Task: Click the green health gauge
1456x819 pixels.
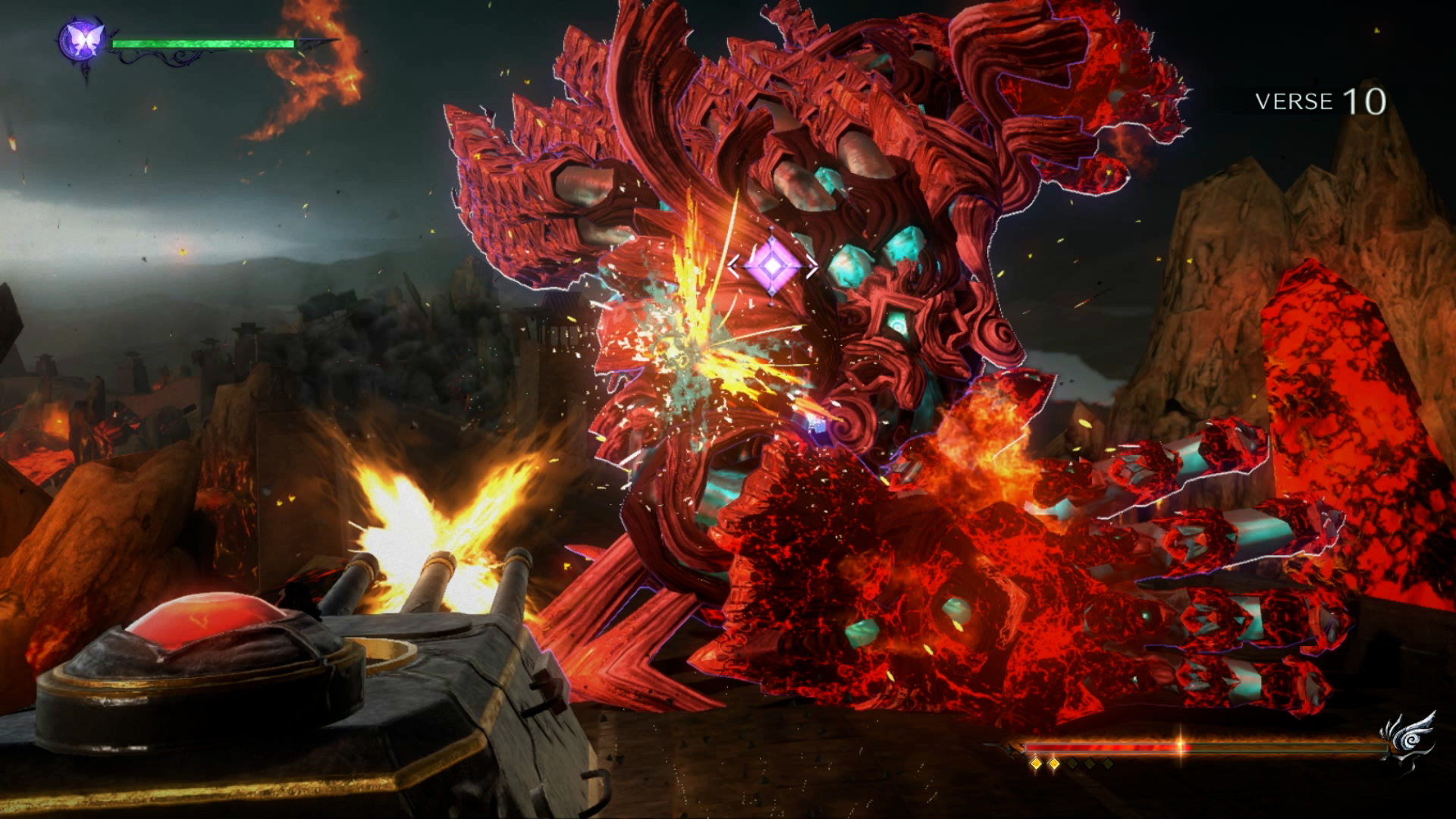Action: (x=205, y=43)
